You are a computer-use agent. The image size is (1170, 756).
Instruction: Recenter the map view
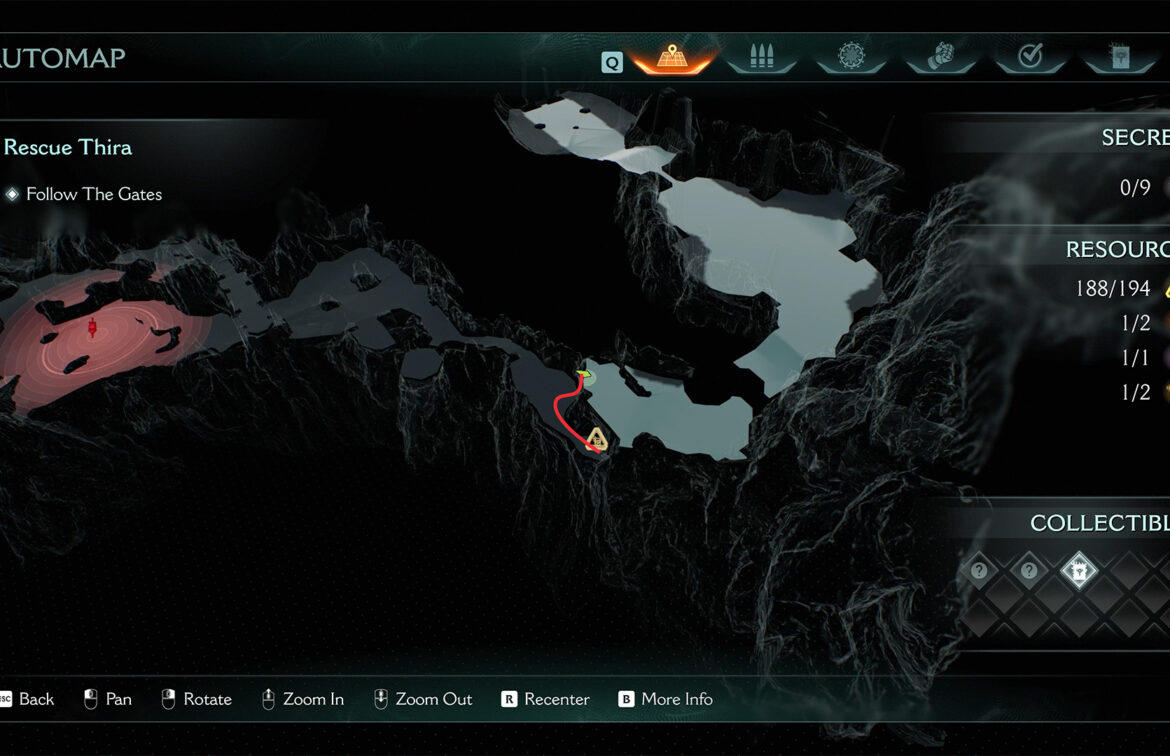pos(546,699)
